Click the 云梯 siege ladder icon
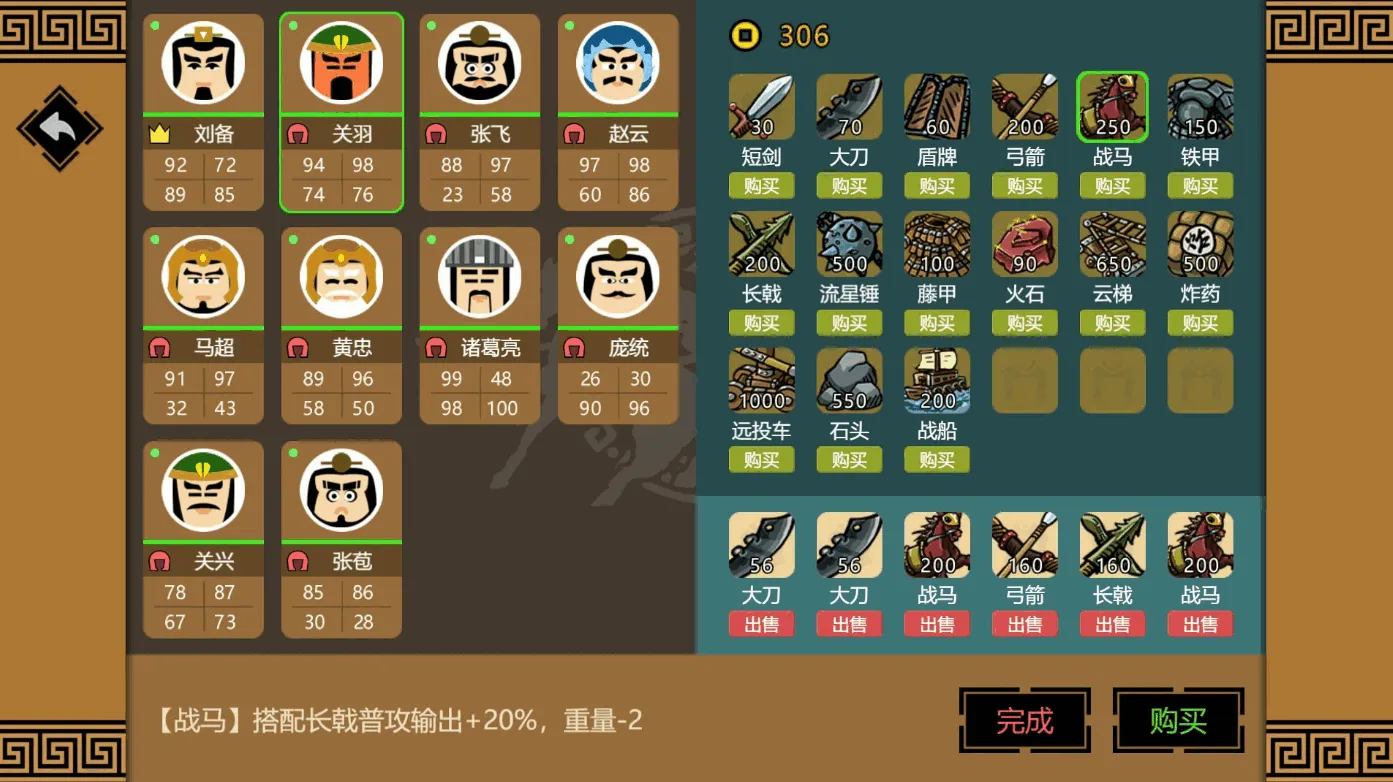Screen dimensions: 1393x782 tap(1112, 243)
